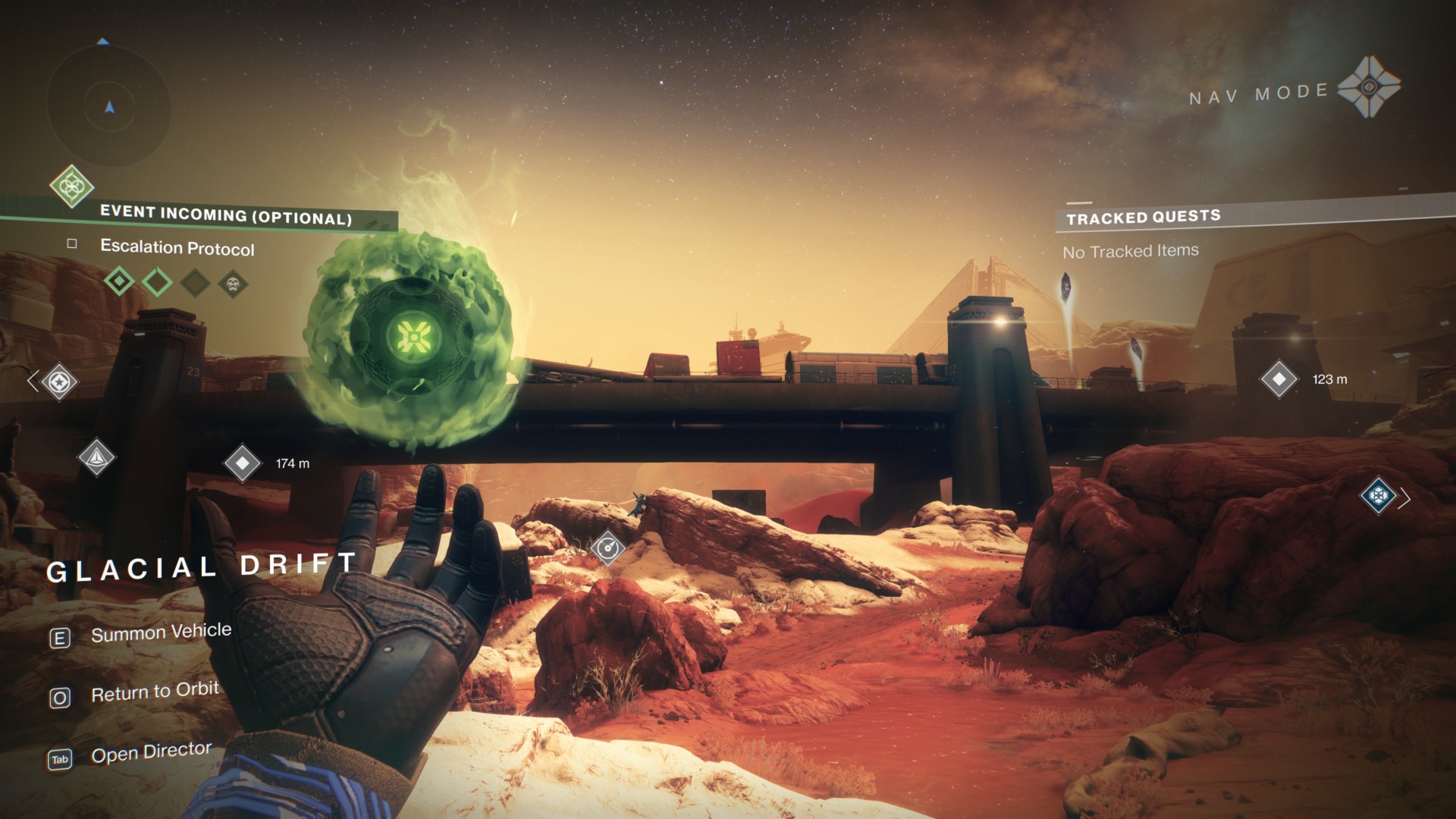Screen dimensions: 1456x819
Task: Click the Ghost icon beside NAV MODE
Action: [x=1369, y=87]
